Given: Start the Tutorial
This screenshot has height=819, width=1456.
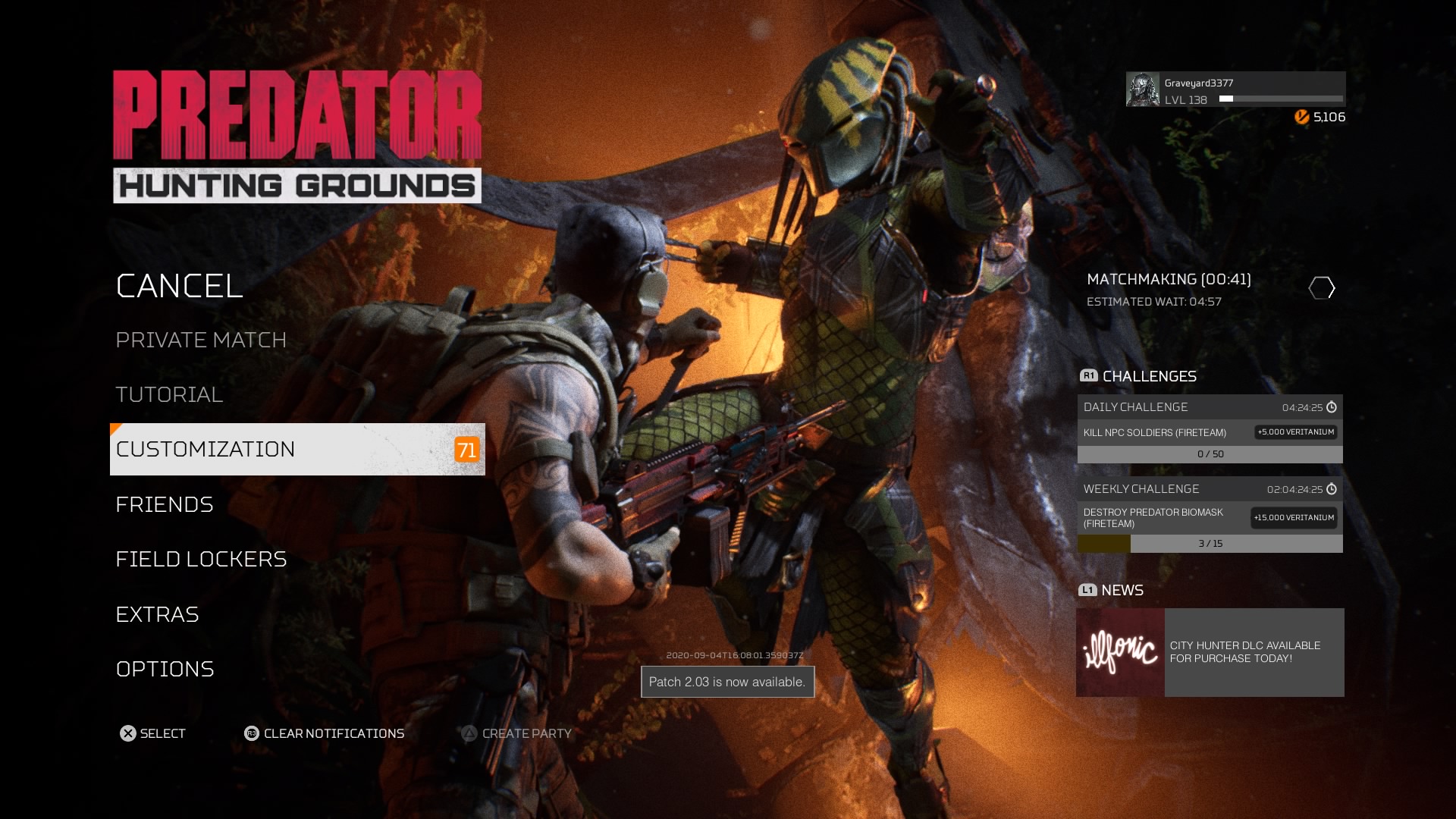Looking at the screenshot, I should 169,394.
